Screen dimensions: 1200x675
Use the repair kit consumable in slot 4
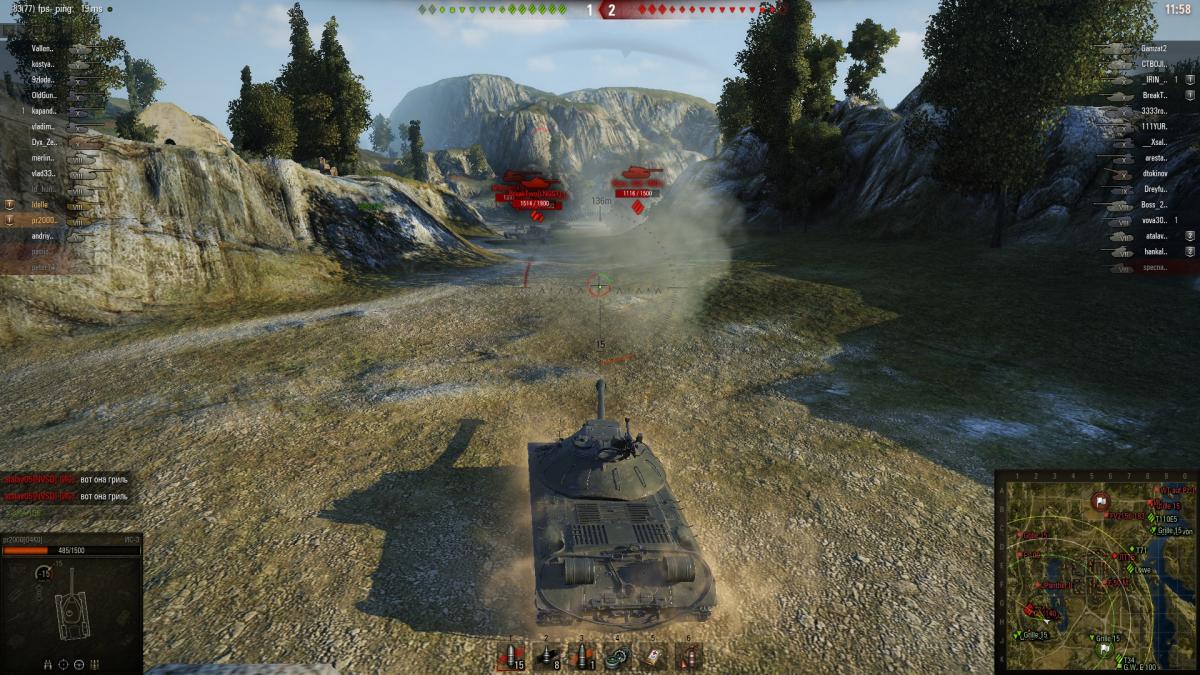click(x=617, y=656)
